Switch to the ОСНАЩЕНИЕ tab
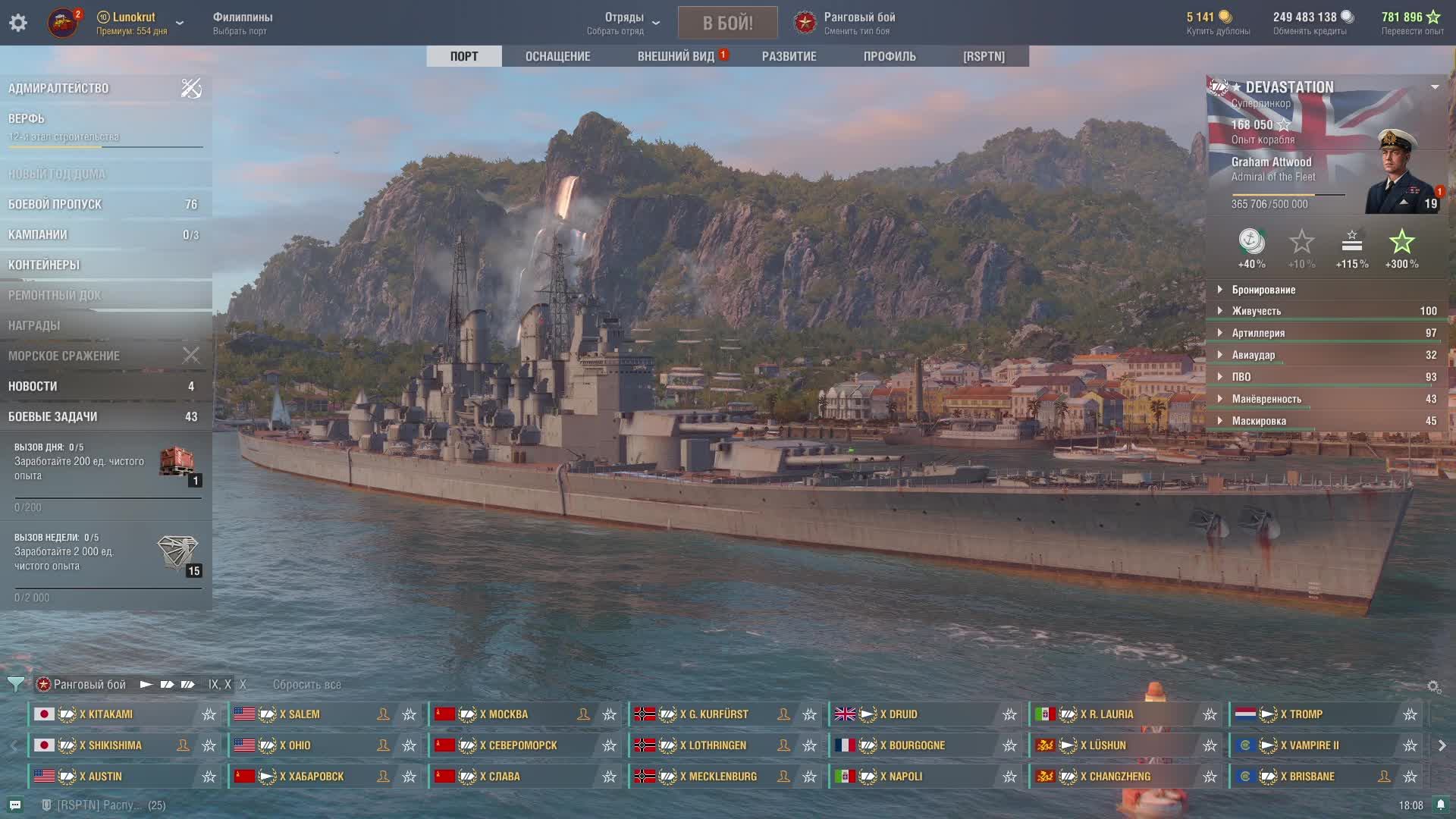 [x=557, y=56]
